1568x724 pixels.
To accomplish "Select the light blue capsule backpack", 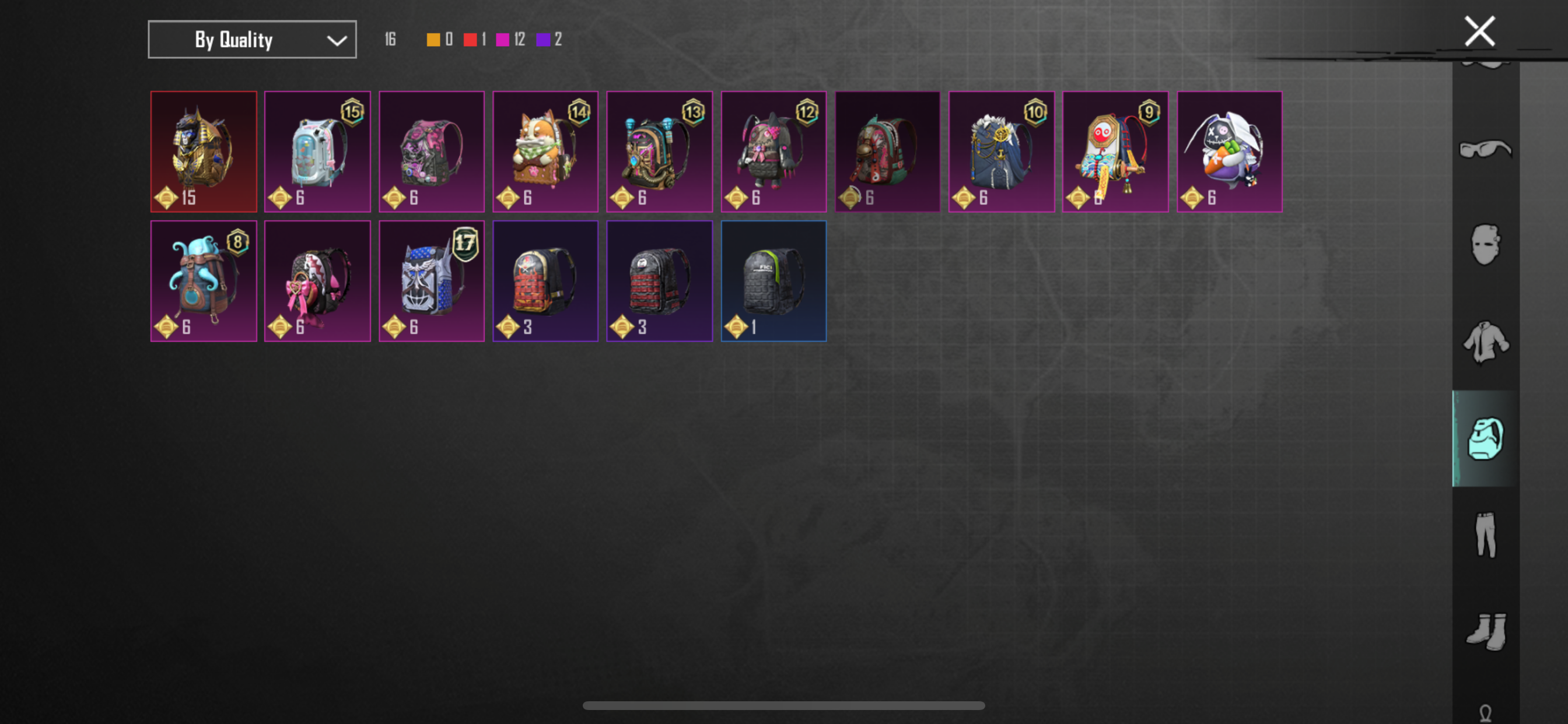I will coord(317,152).
